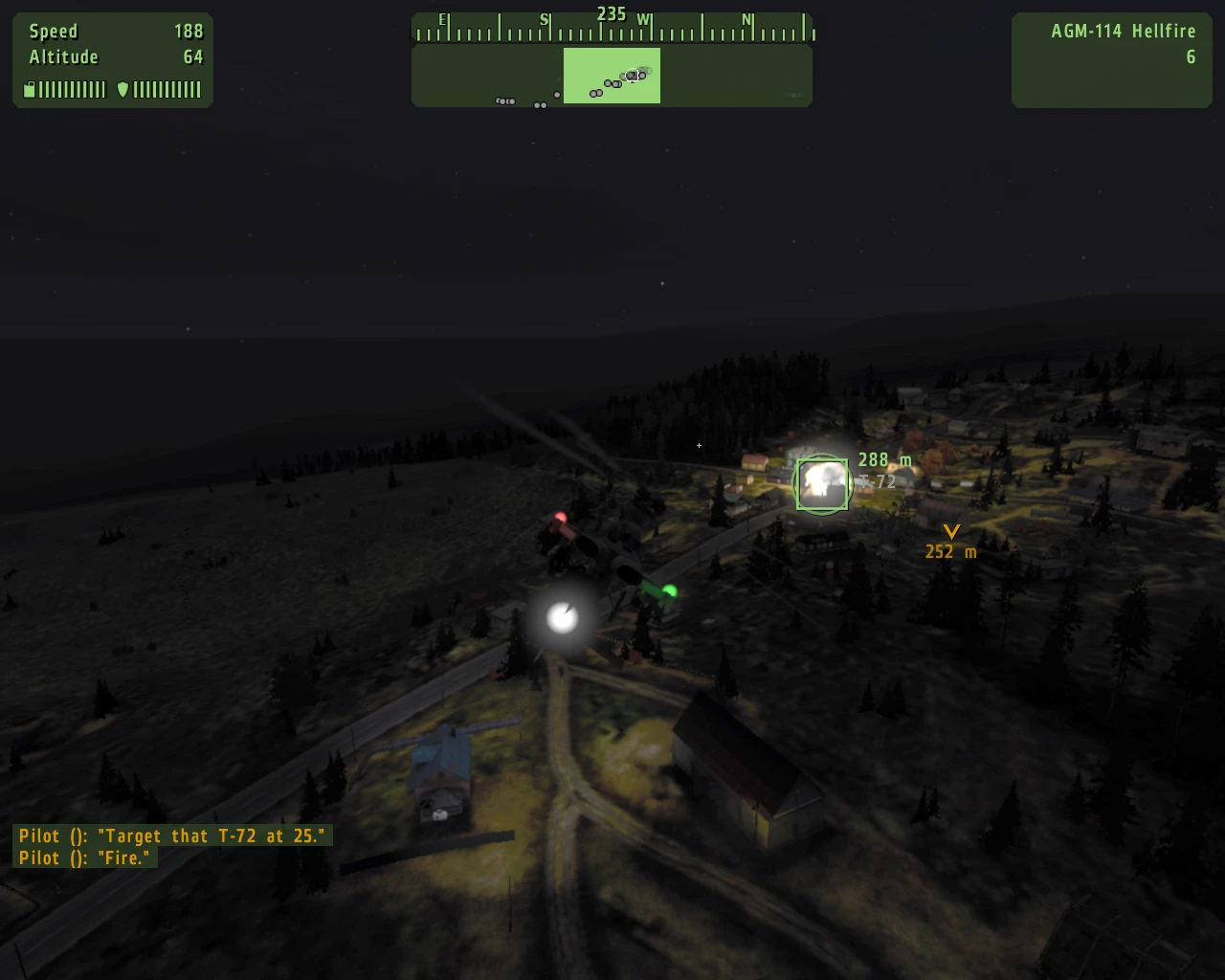Viewport: 1225px width, 980px height.
Task: Expand the AGM-114 Hellfire weapon panel
Action: tap(1110, 59)
